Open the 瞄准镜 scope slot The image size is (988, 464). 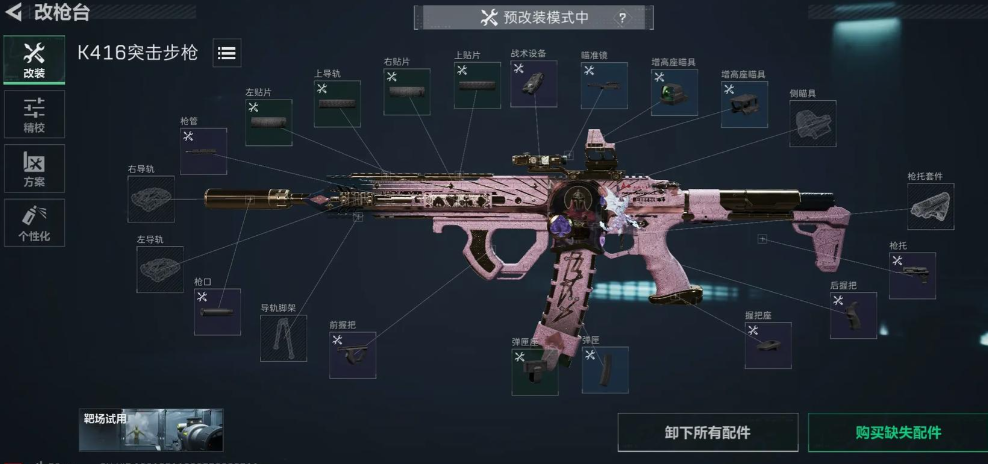click(x=604, y=86)
